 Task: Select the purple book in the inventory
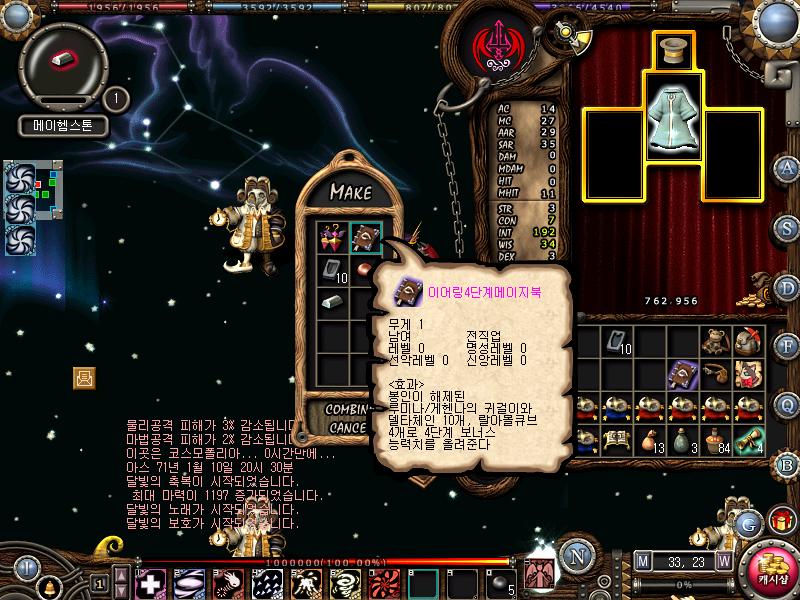click(x=682, y=373)
